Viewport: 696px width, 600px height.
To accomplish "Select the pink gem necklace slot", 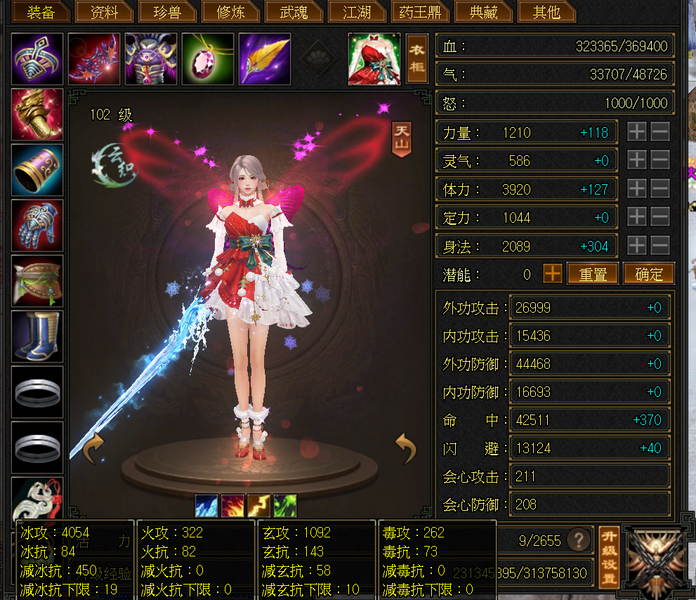I will coord(208,58).
